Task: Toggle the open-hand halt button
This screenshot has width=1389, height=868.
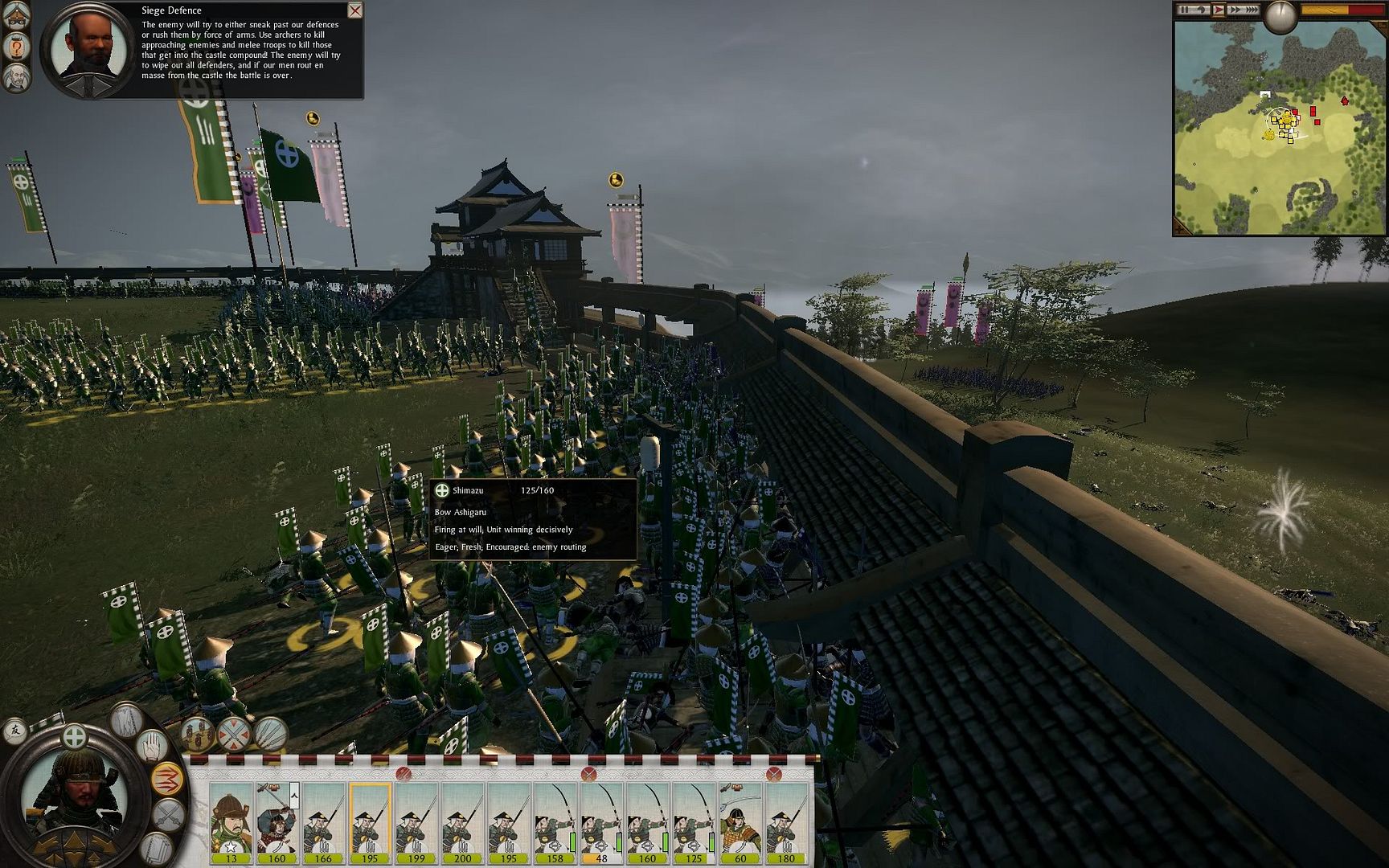Action: 150,747
